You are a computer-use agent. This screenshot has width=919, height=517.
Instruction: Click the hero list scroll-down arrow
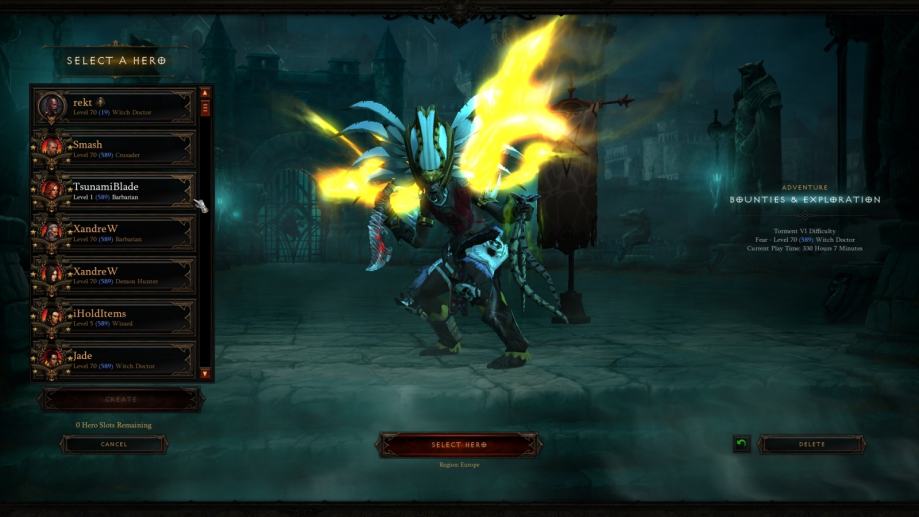click(205, 374)
